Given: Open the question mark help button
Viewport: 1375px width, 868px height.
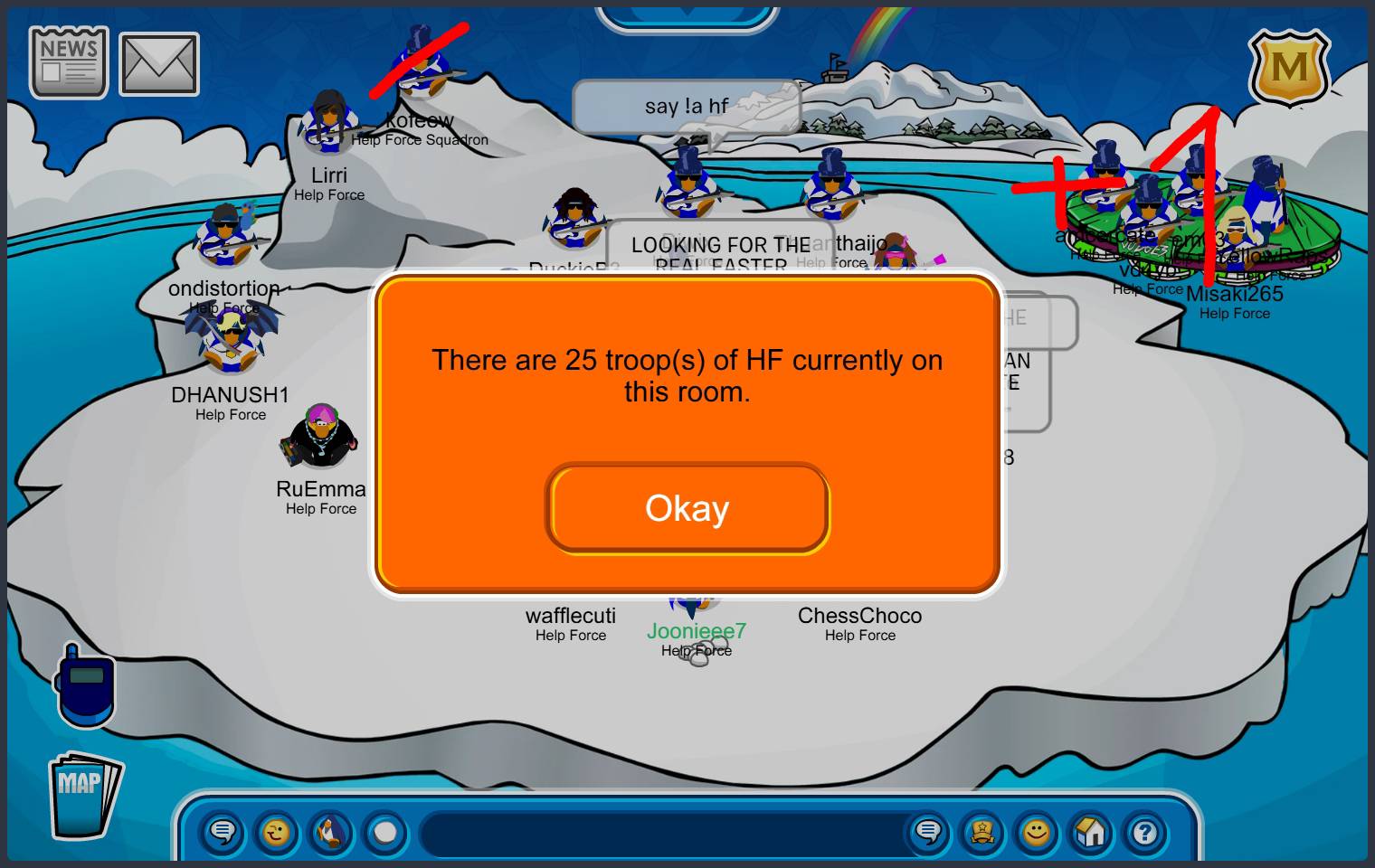Looking at the screenshot, I should (1145, 832).
